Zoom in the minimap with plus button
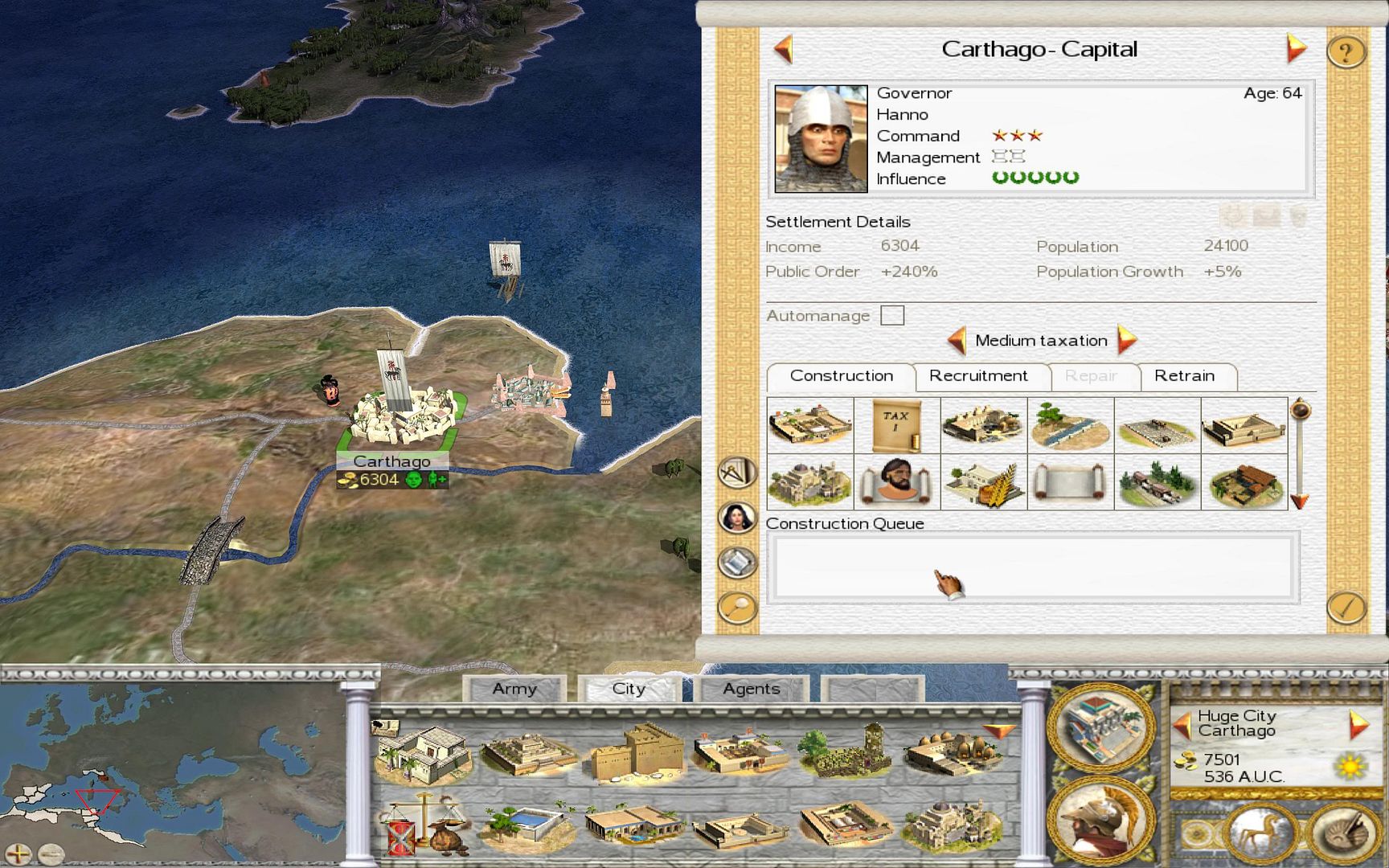 [x=18, y=854]
